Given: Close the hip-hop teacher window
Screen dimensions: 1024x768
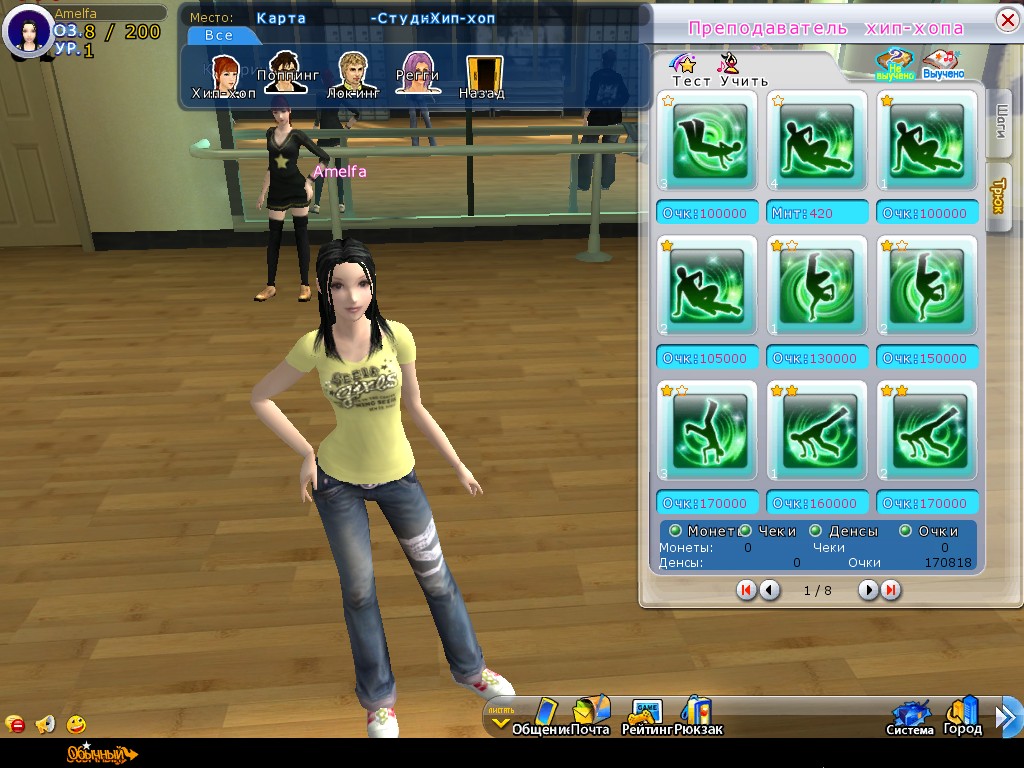Looking at the screenshot, I should tap(1007, 21).
